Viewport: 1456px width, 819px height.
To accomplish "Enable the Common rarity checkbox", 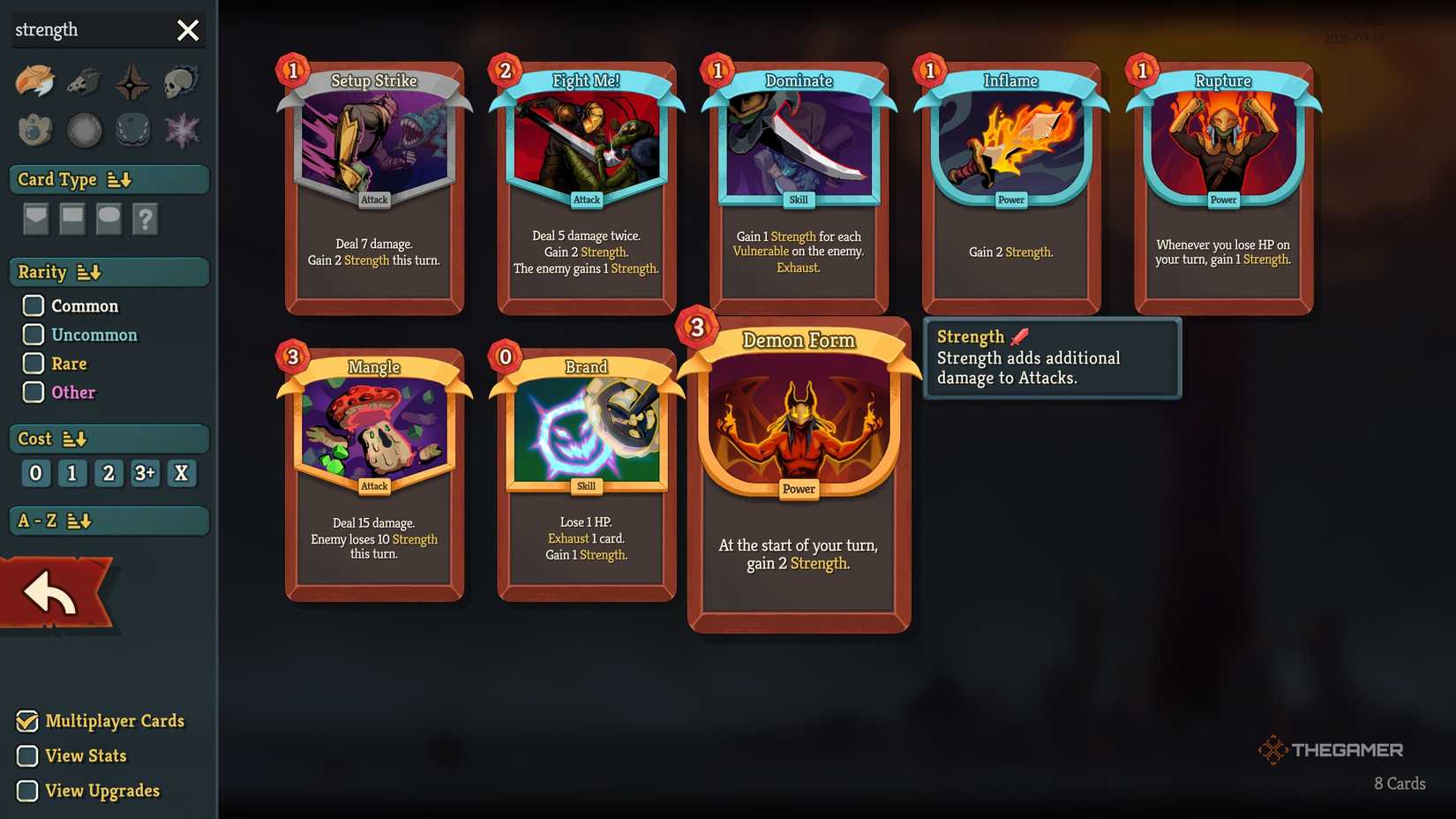I will pyautogui.click(x=34, y=305).
